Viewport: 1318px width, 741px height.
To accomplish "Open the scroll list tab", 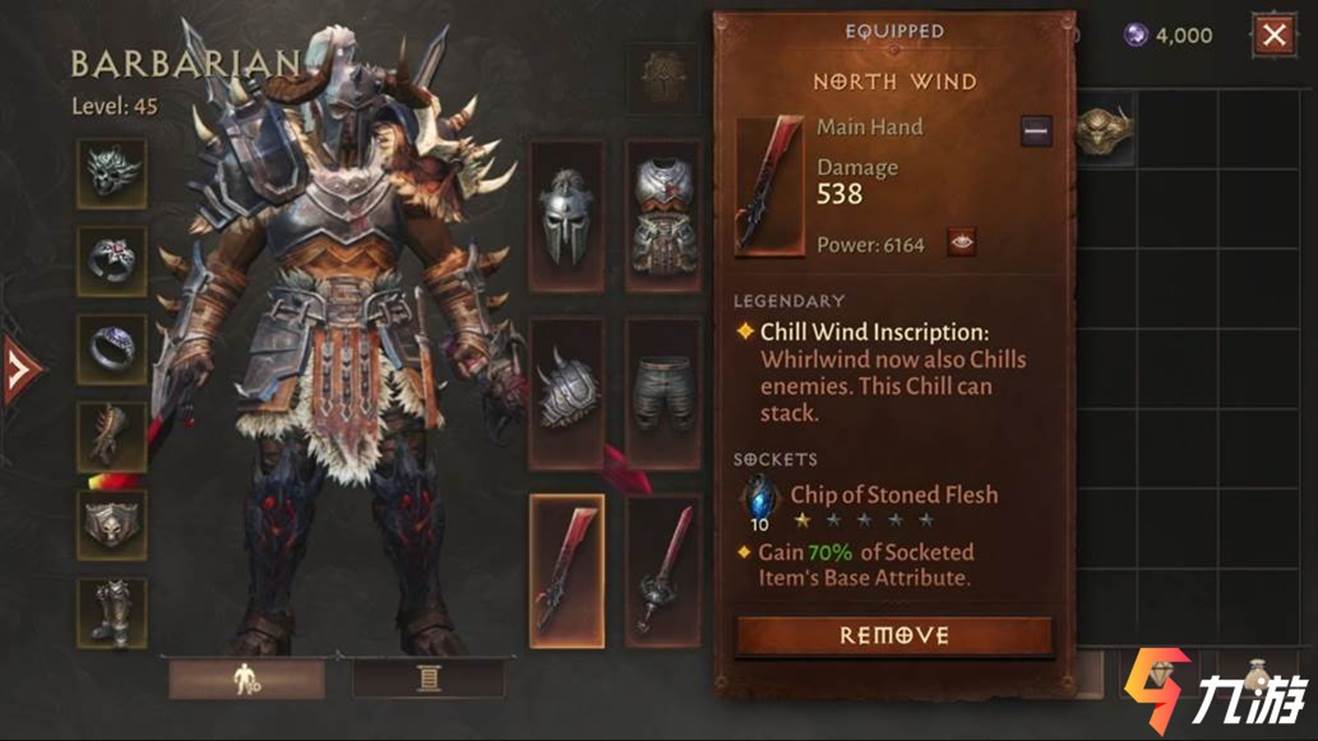I will pyautogui.click(x=429, y=679).
